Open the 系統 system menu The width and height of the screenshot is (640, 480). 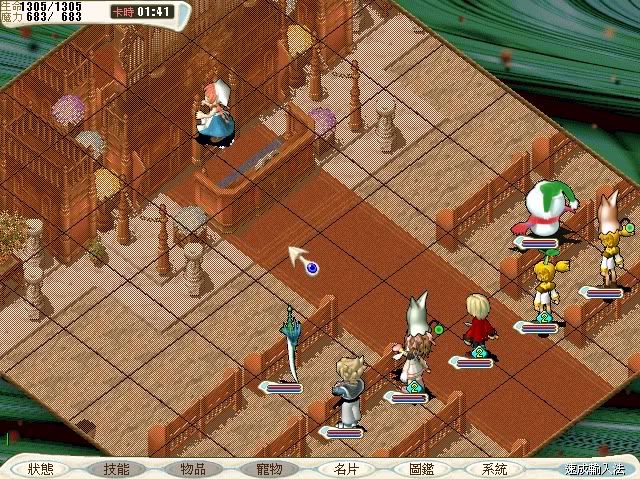tap(495, 468)
